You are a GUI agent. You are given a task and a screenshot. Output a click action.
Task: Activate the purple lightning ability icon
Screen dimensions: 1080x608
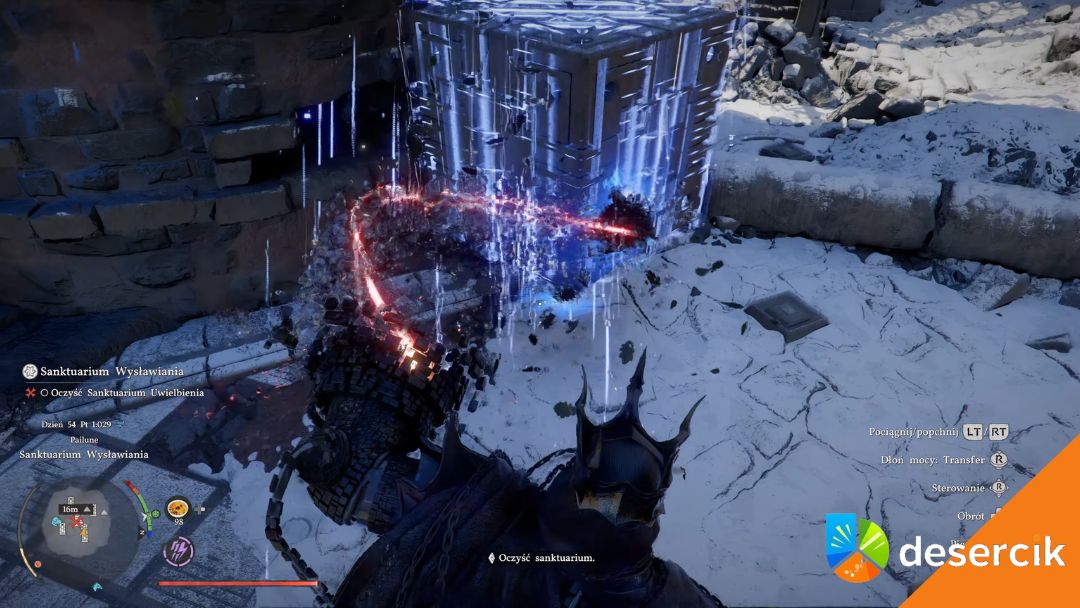[x=178, y=549]
